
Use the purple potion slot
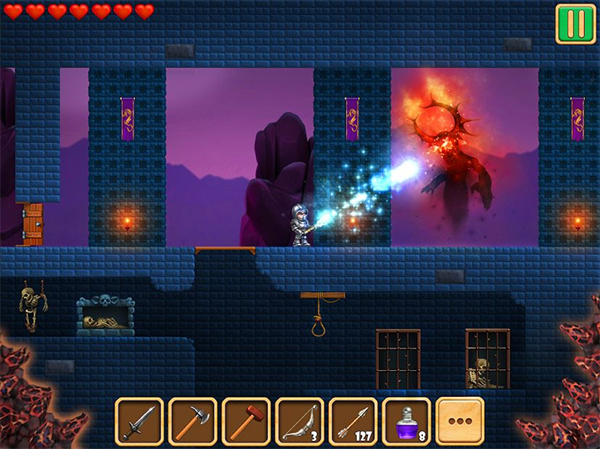[406, 421]
